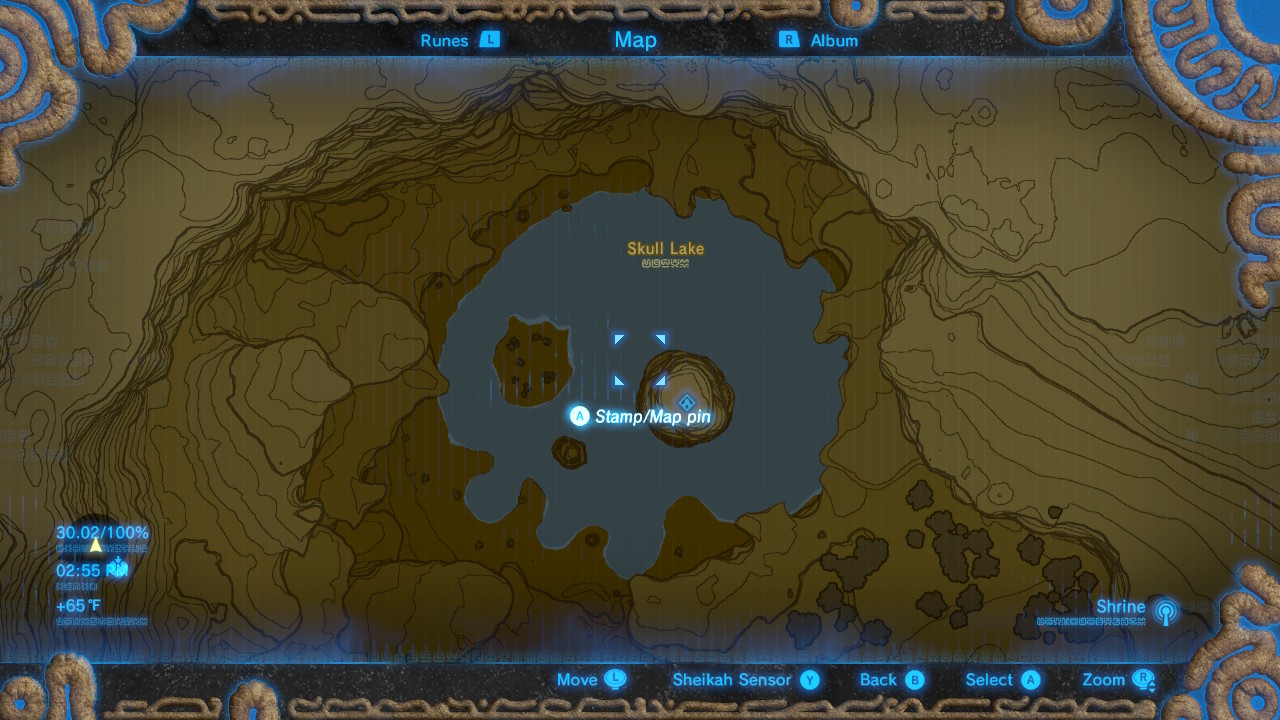Open the Select A option

(x=1029, y=679)
